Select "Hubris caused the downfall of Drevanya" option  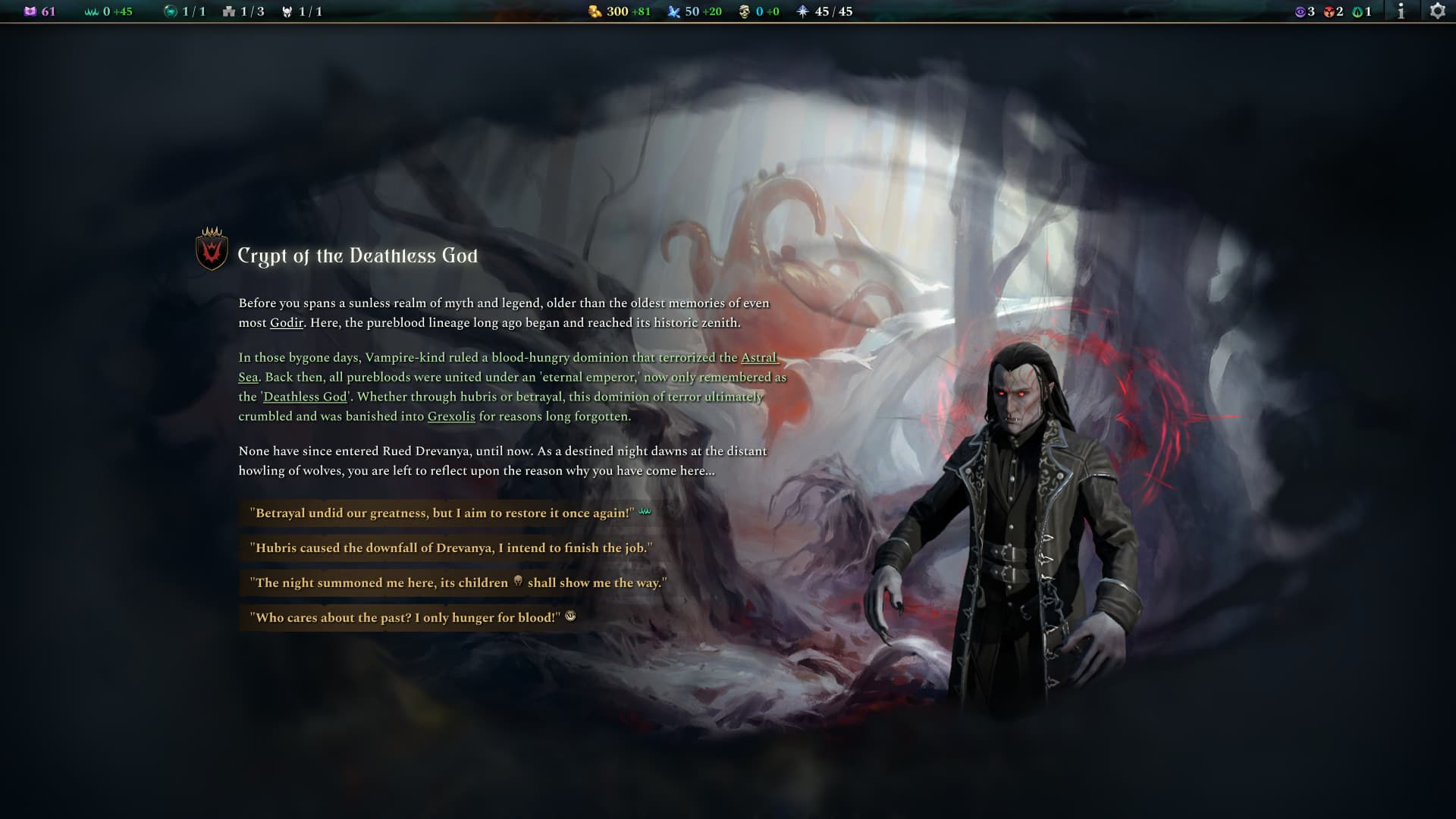(x=450, y=548)
